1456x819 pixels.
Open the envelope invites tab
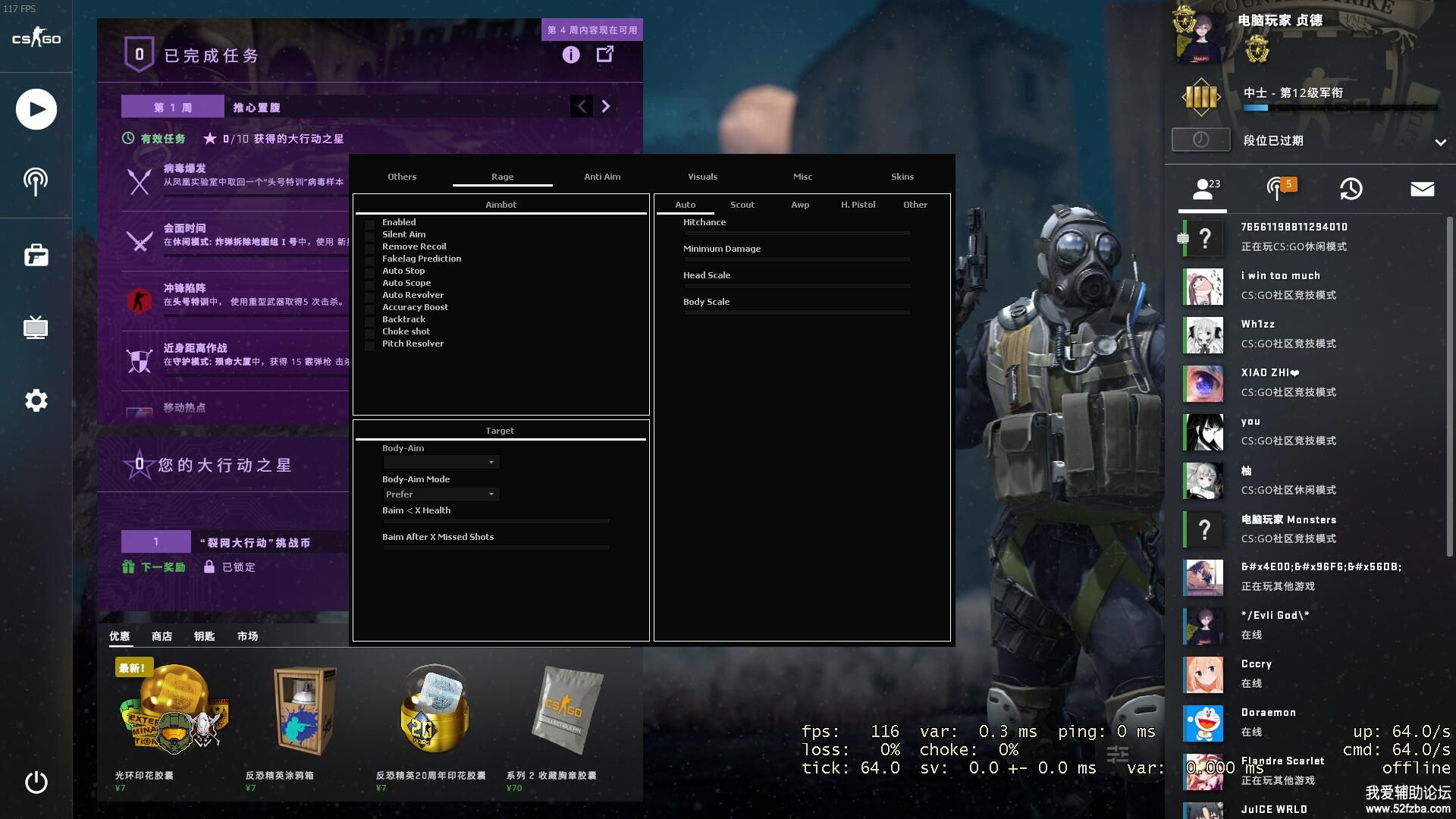1422,189
